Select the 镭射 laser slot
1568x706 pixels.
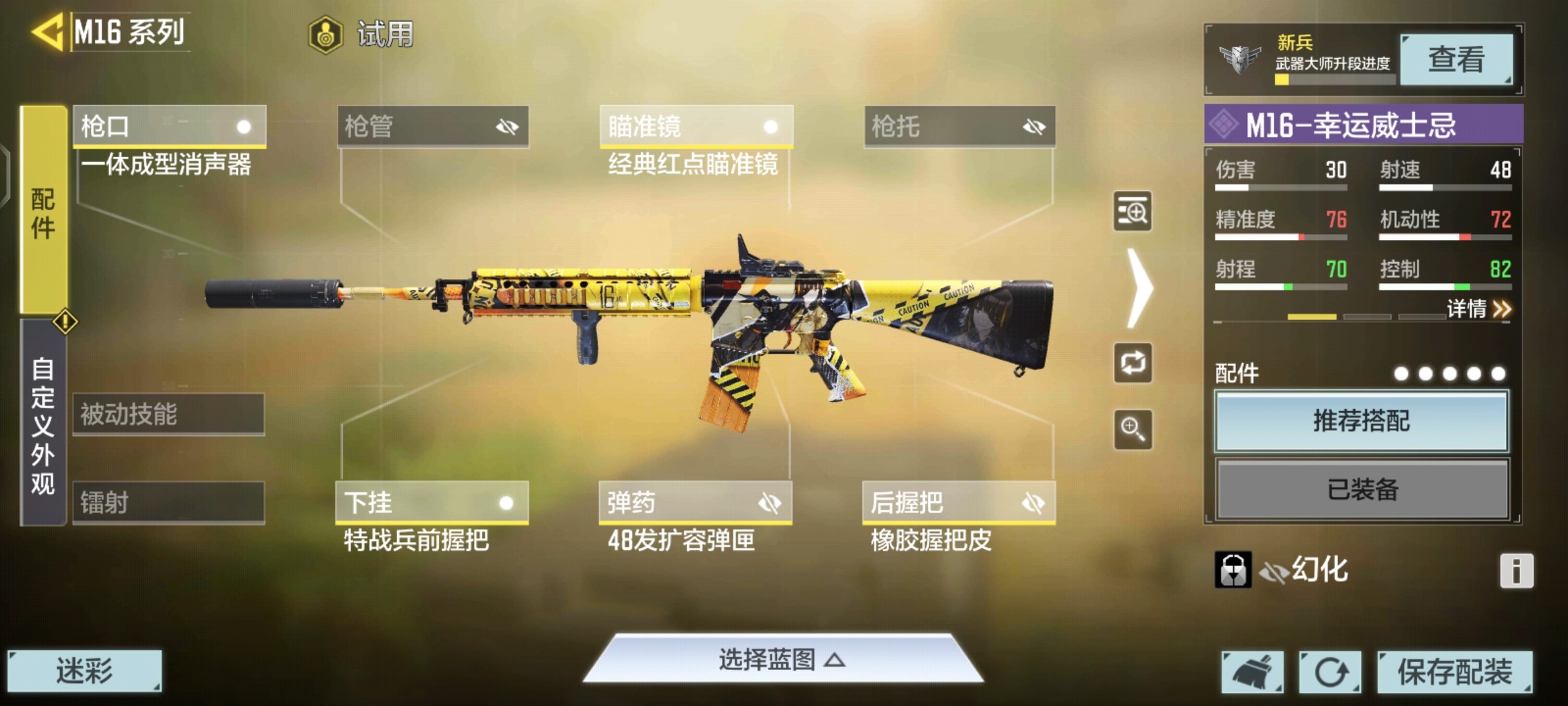pyautogui.click(x=169, y=503)
